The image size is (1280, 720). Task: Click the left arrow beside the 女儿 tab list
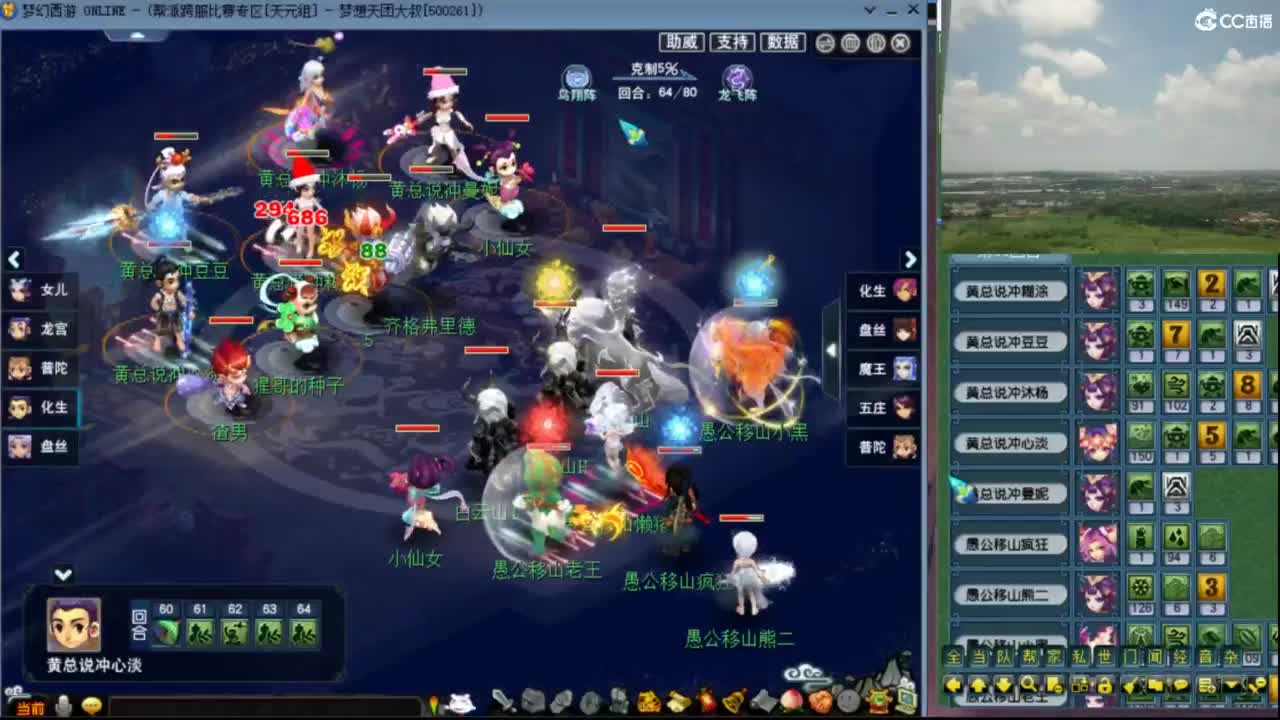14,259
